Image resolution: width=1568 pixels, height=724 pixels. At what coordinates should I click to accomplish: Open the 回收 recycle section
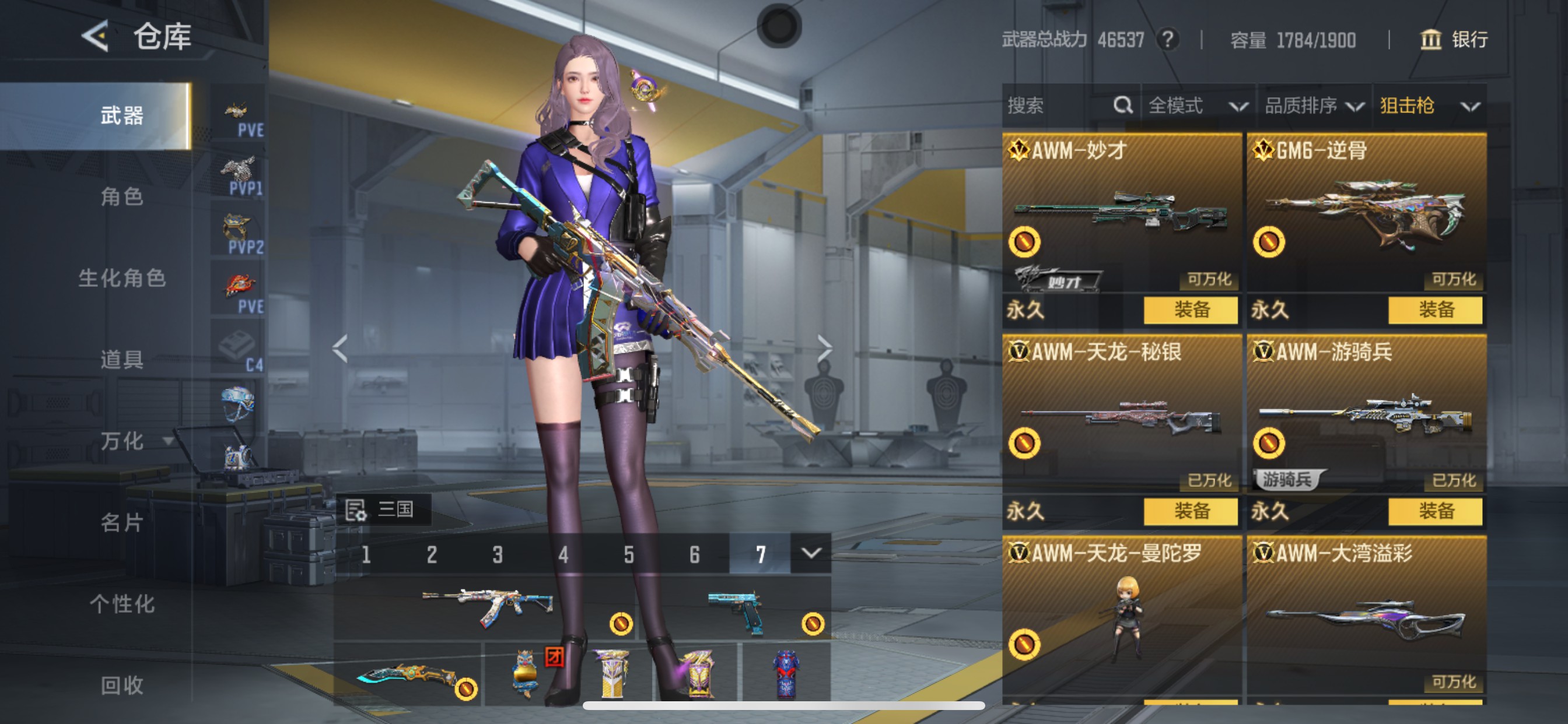pos(122,685)
